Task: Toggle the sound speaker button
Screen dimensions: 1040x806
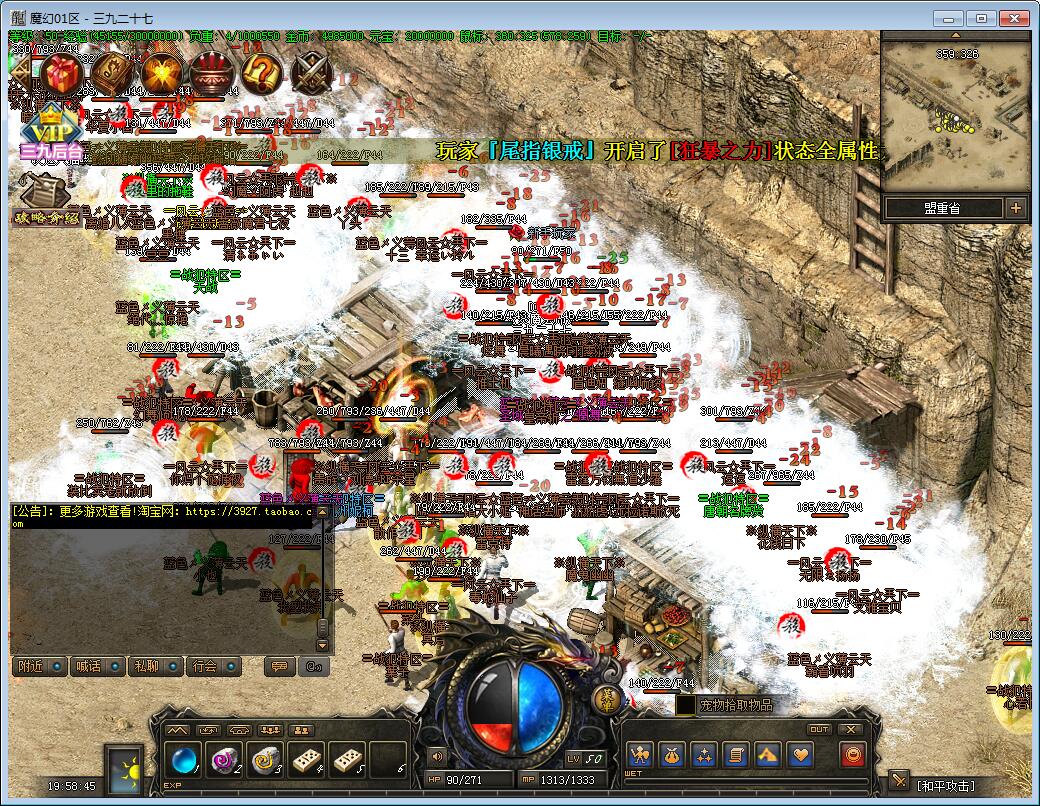Action: (437, 757)
